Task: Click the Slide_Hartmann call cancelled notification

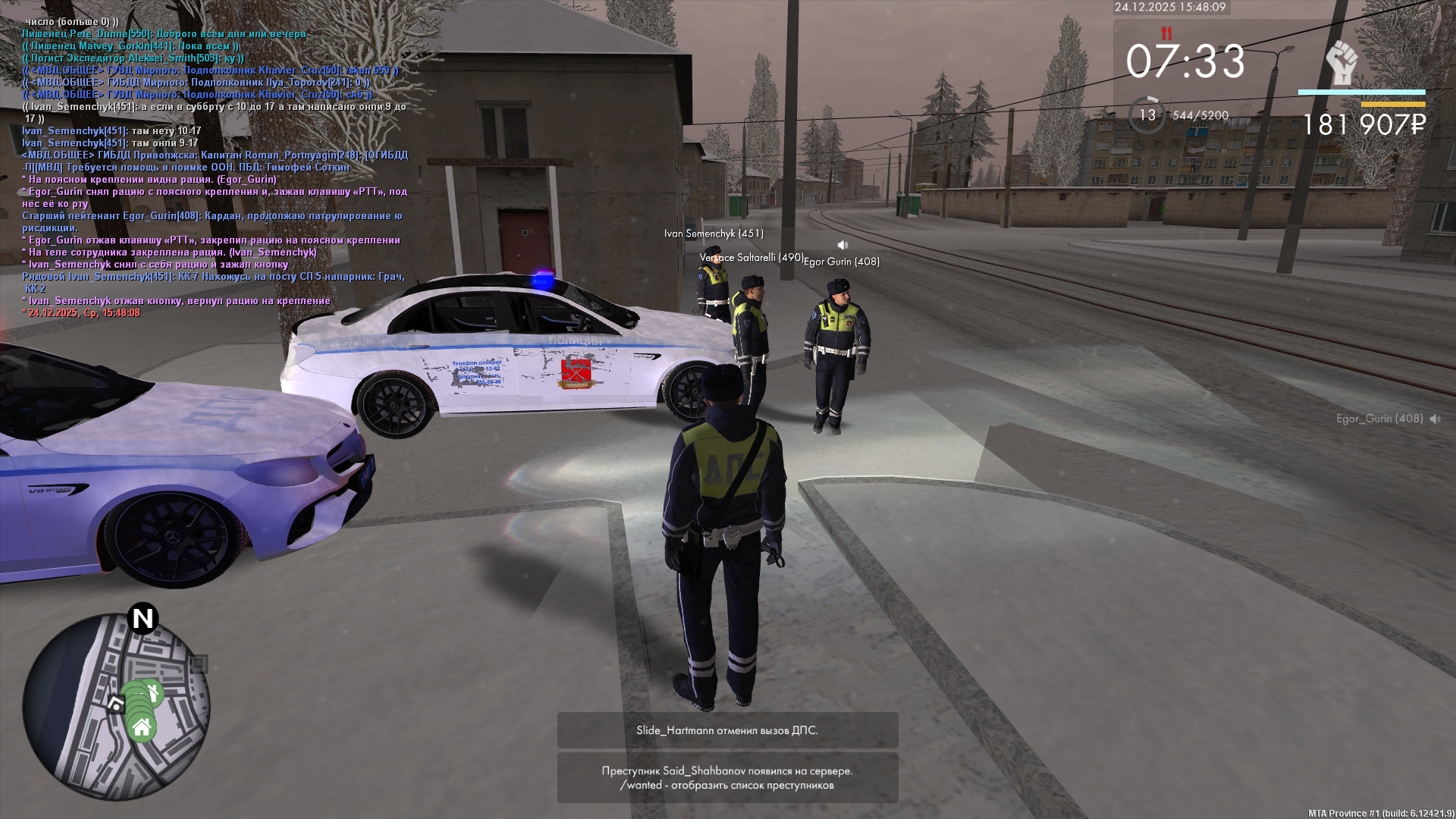Action: tap(727, 730)
